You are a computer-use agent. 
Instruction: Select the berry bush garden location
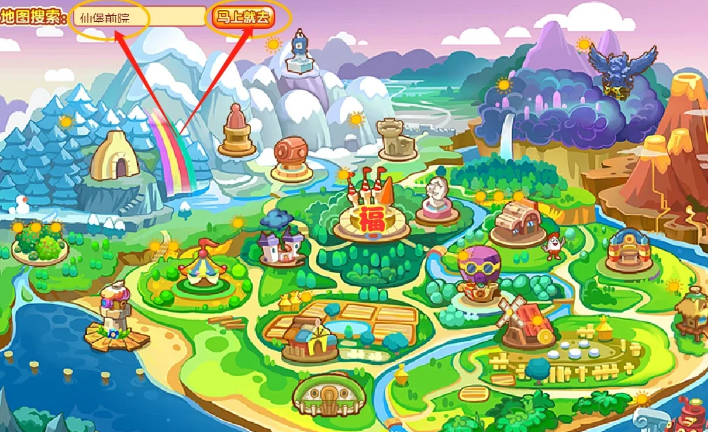coord(39,242)
